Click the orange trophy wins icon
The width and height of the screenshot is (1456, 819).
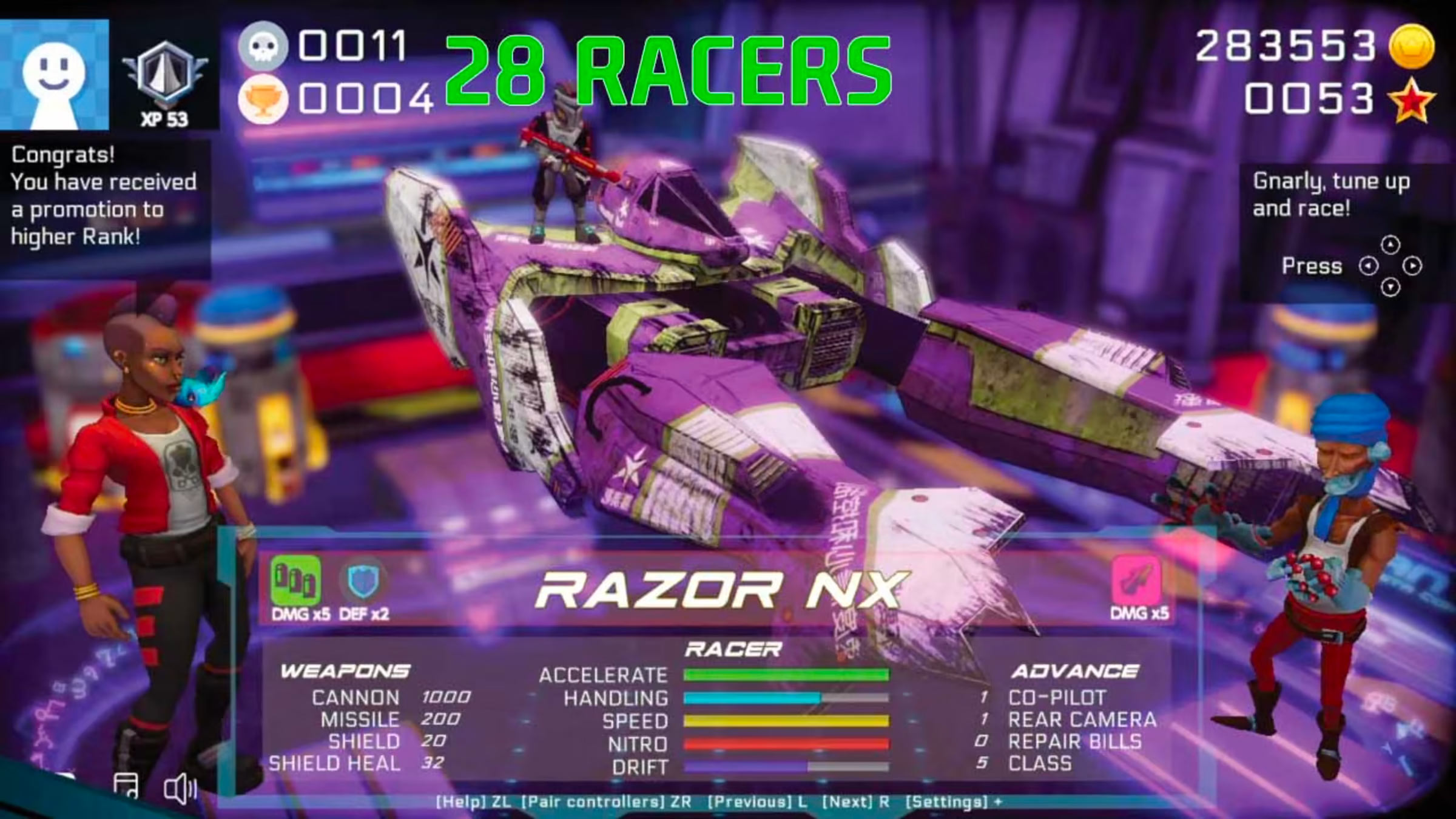pyautogui.click(x=262, y=100)
